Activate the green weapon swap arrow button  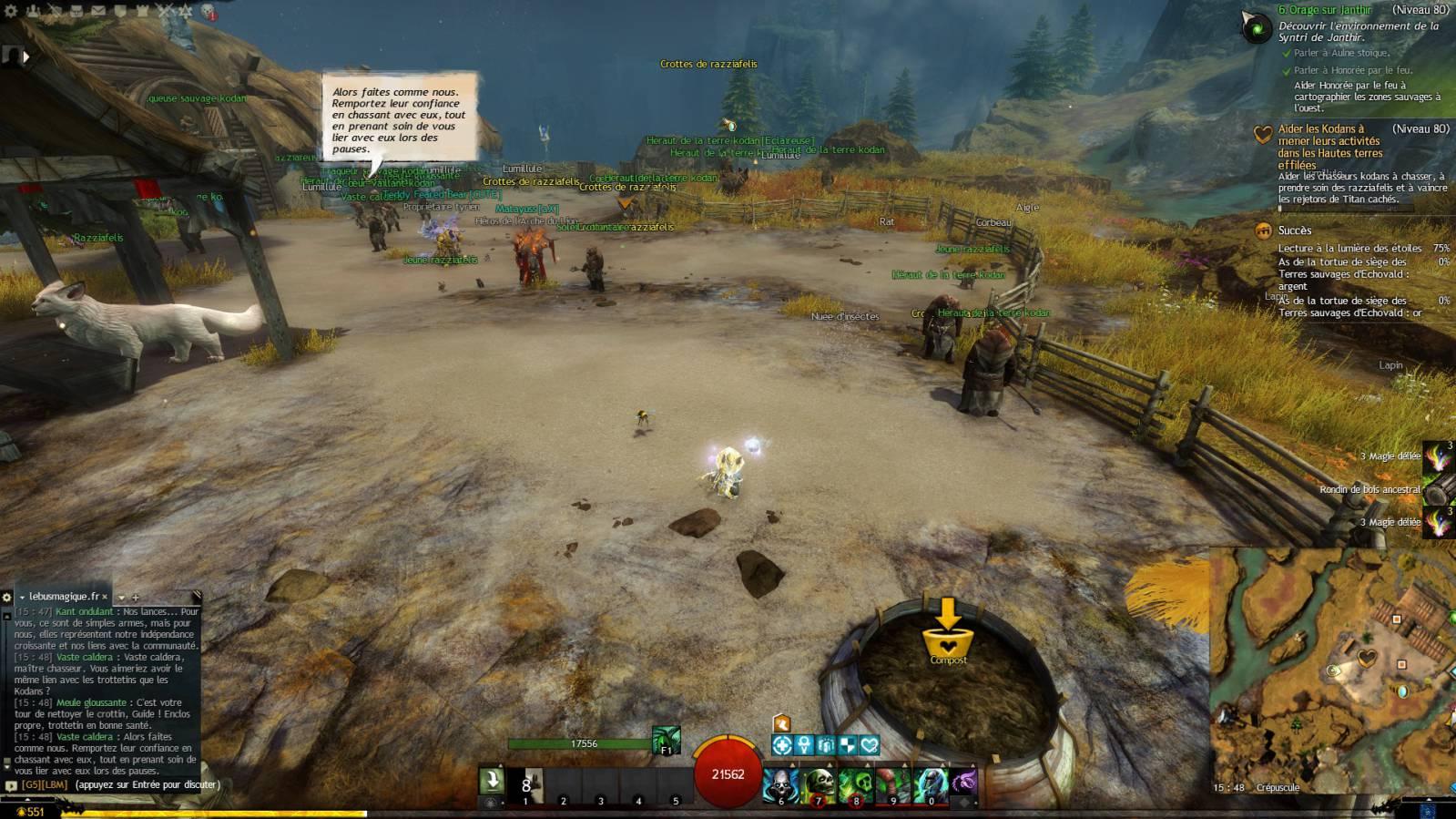click(492, 782)
